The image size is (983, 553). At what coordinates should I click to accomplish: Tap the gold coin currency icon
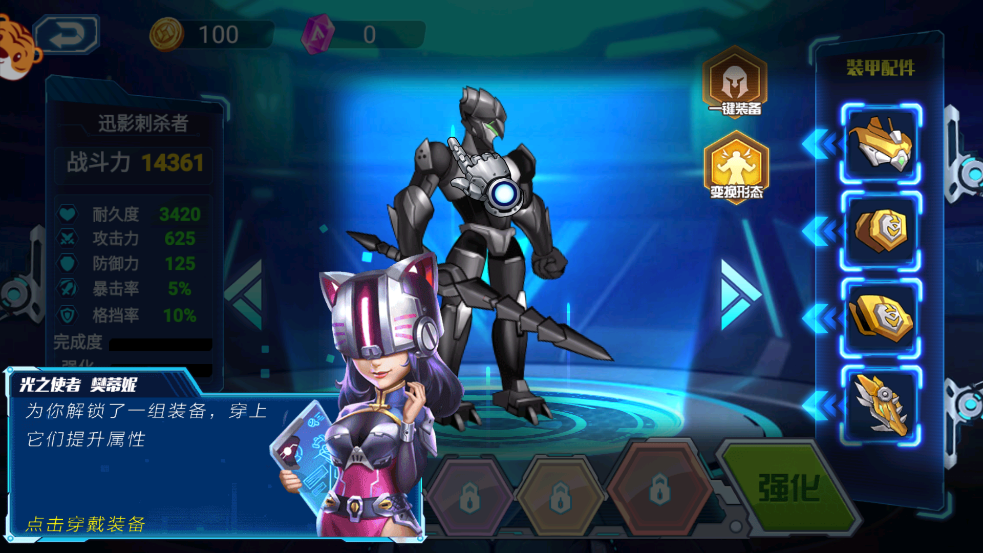166,35
